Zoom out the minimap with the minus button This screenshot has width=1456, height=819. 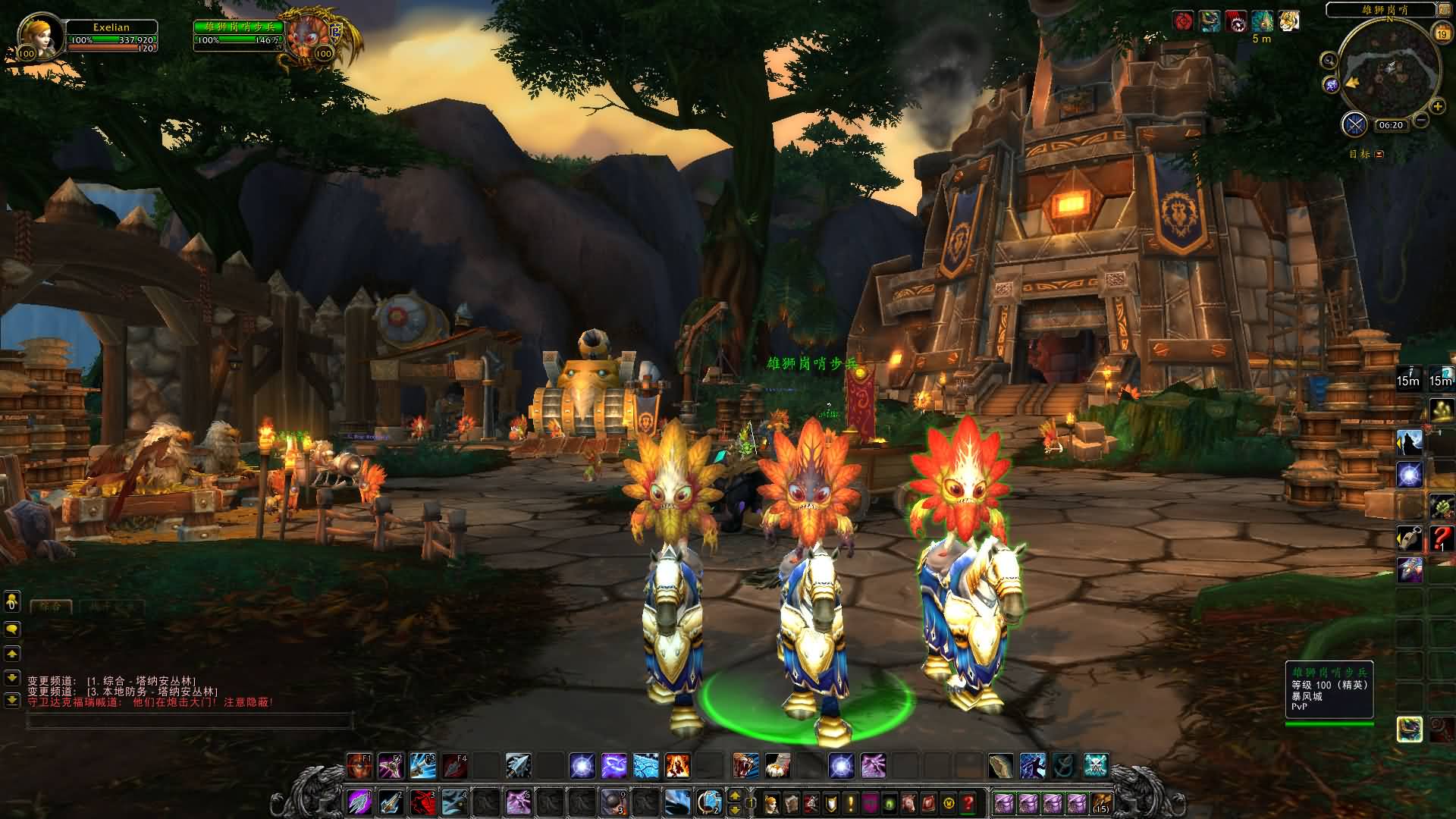tap(1421, 120)
